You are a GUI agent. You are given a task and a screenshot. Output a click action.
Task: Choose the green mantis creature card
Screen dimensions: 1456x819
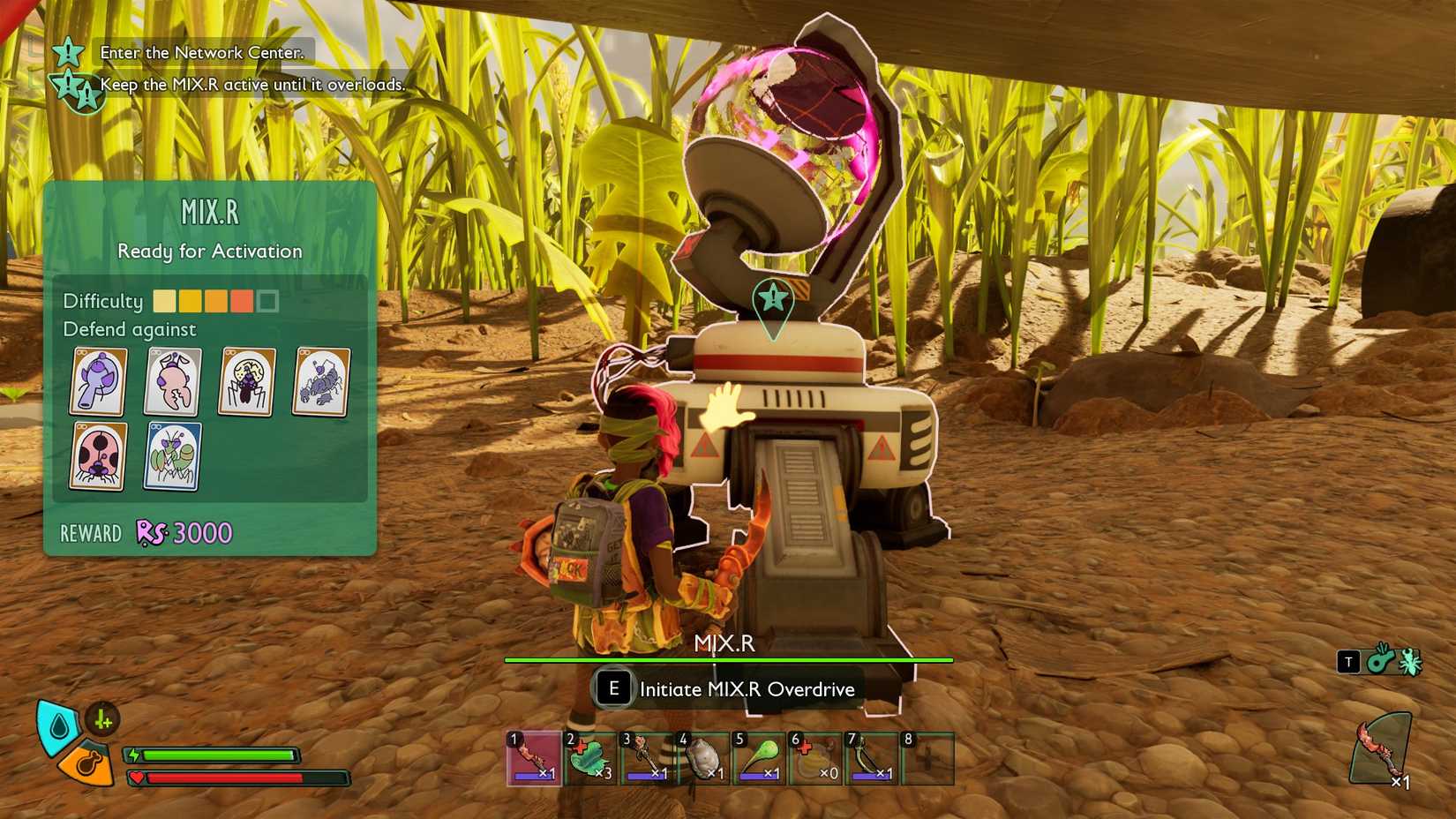point(172,456)
